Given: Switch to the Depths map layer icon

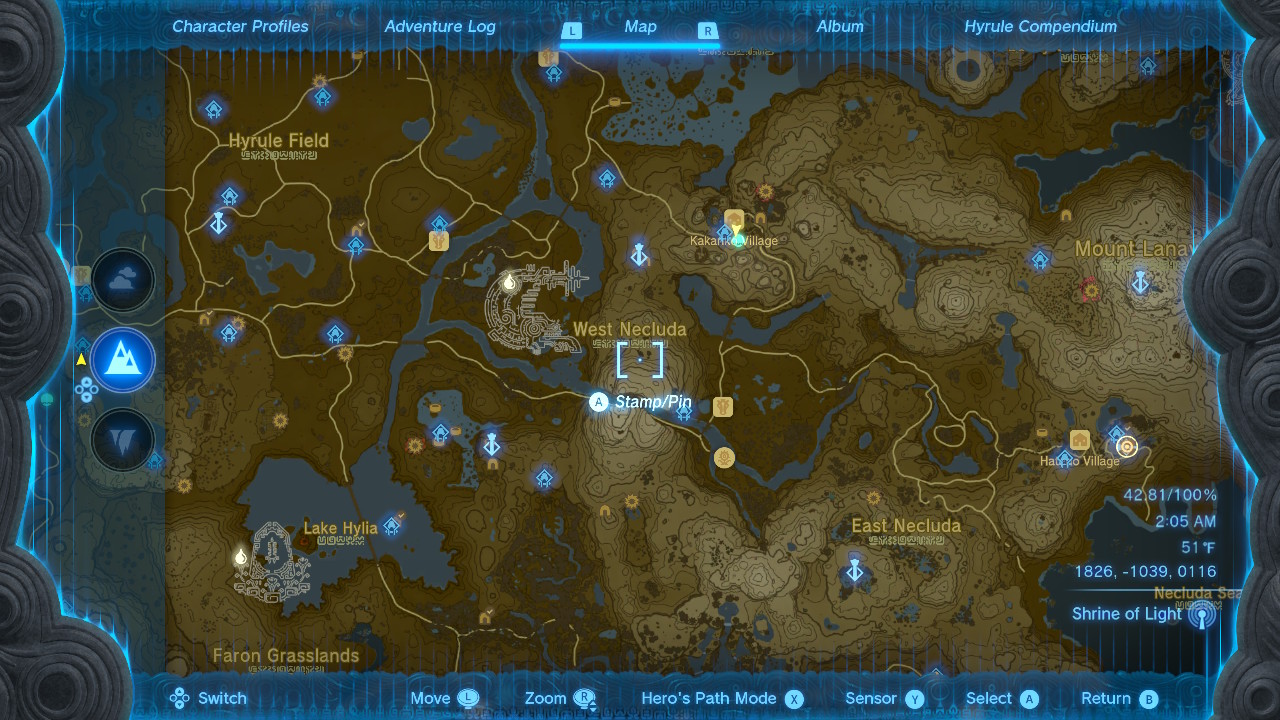Looking at the screenshot, I should tap(122, 440).
